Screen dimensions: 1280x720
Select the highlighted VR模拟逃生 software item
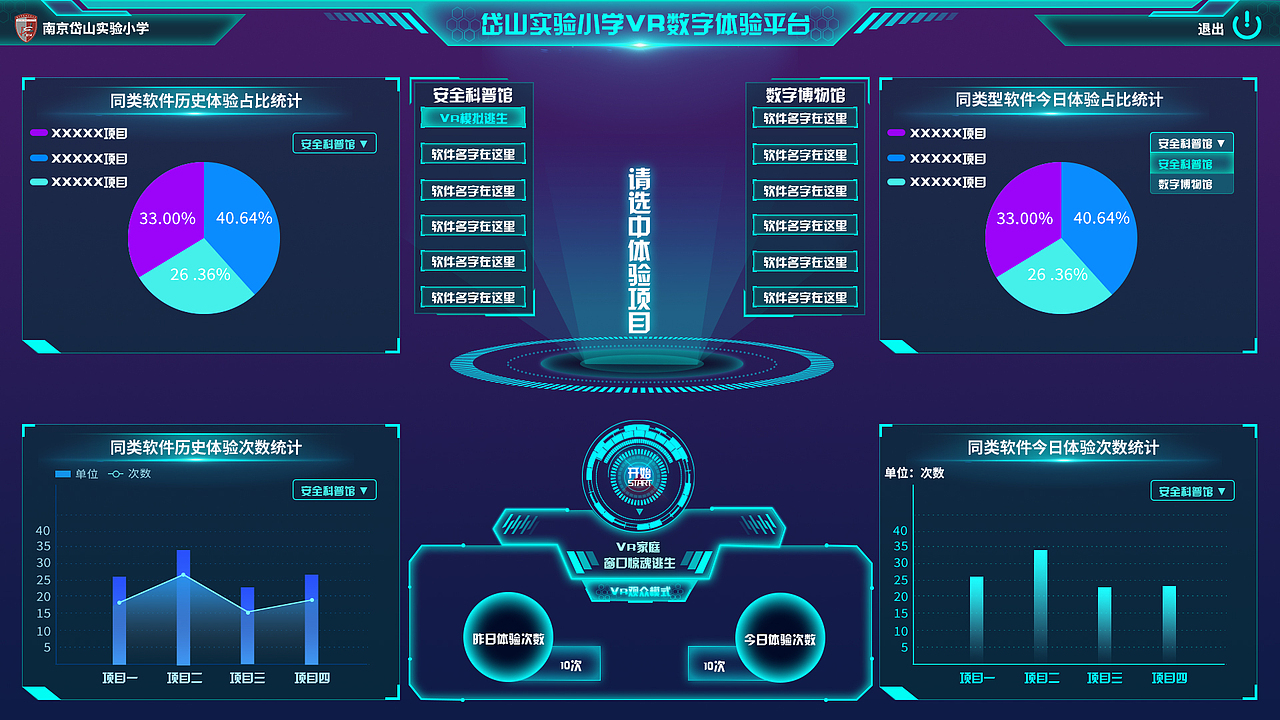pyautogui.click(x=474, y=118)
